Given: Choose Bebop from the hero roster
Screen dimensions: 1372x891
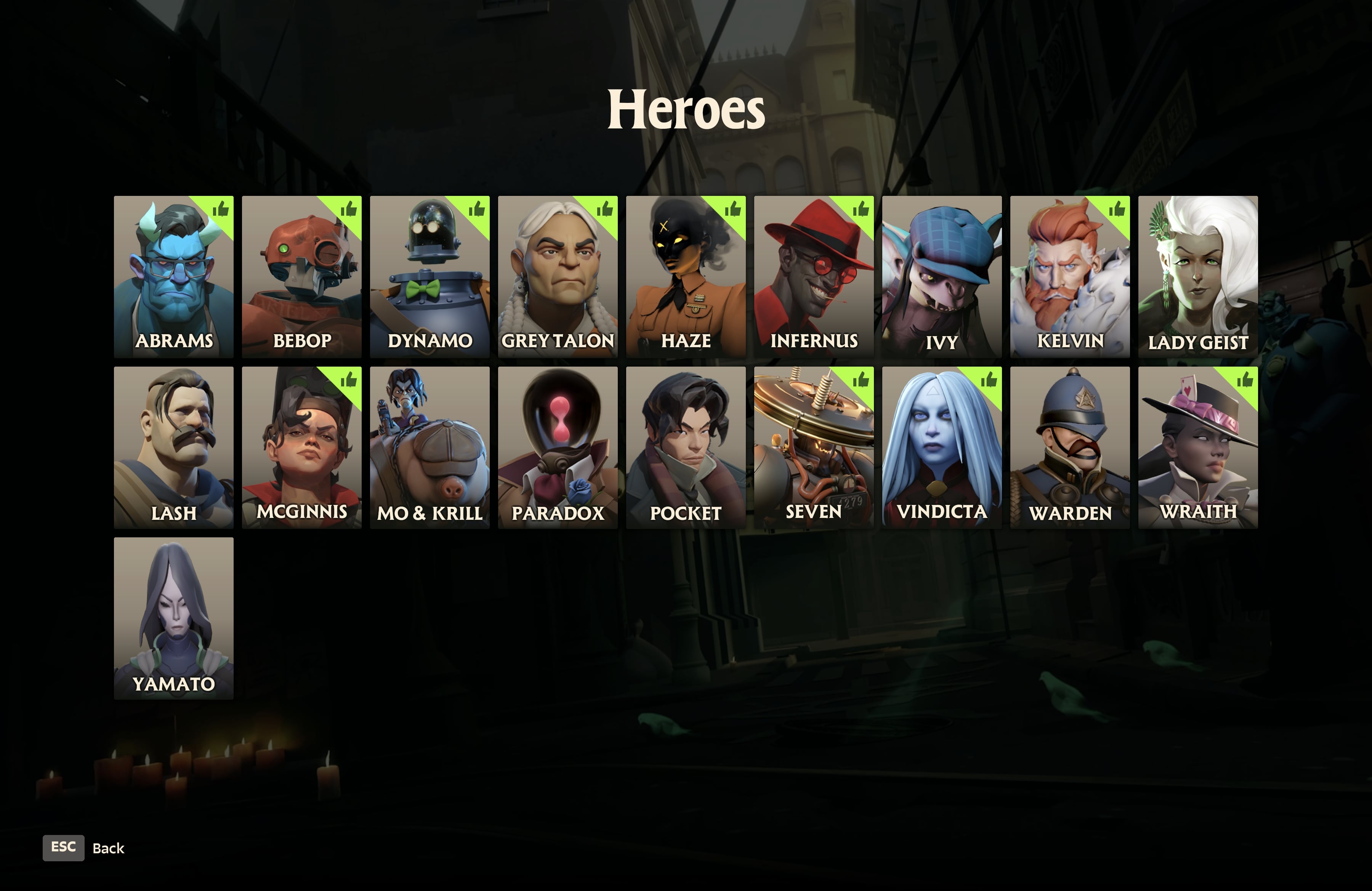Looking at the screenshot, I should pyautogui.click(x=301, y=277).
